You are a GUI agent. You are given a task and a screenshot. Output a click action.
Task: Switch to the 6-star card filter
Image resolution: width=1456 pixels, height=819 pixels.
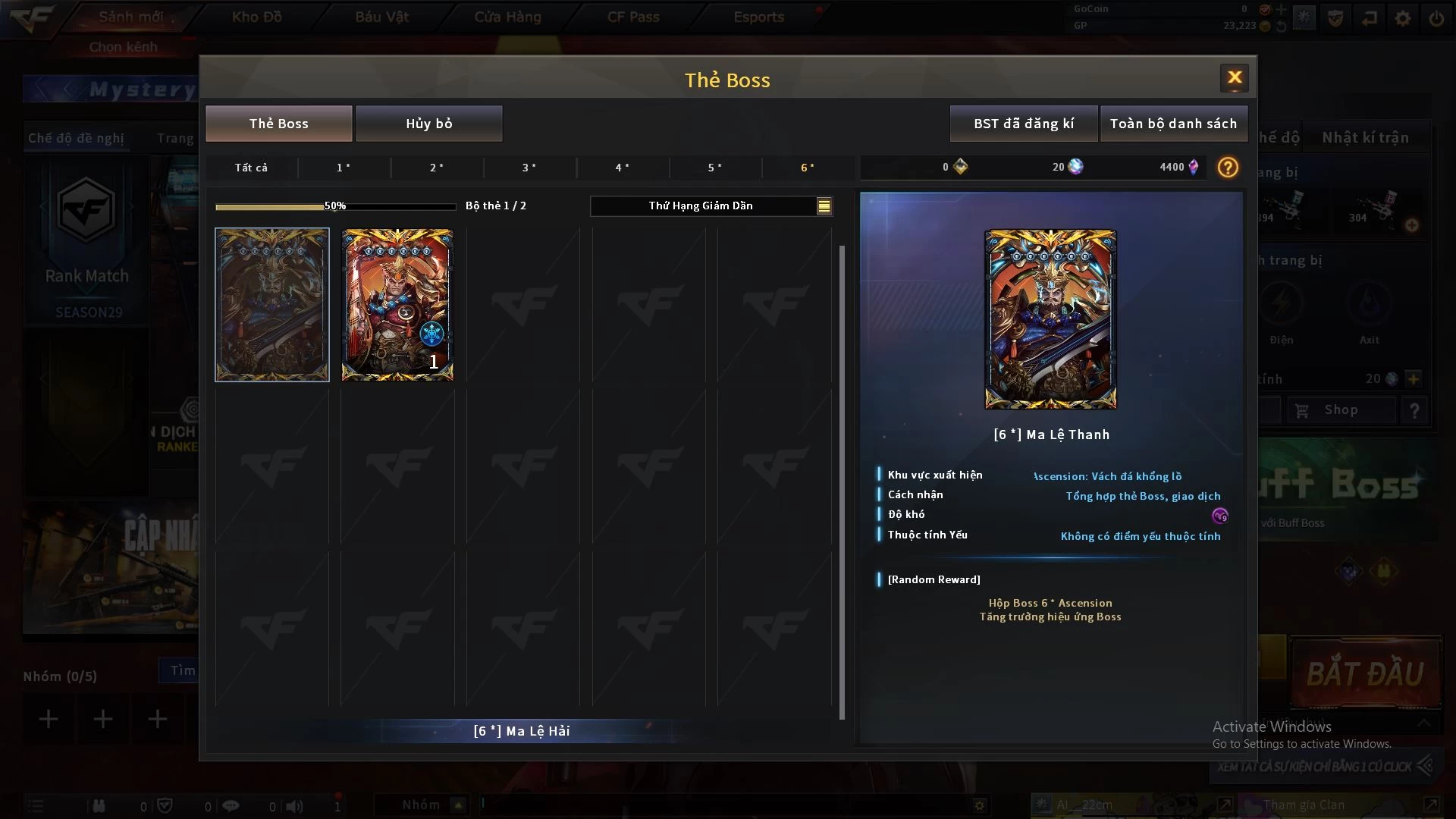point(808,168)
